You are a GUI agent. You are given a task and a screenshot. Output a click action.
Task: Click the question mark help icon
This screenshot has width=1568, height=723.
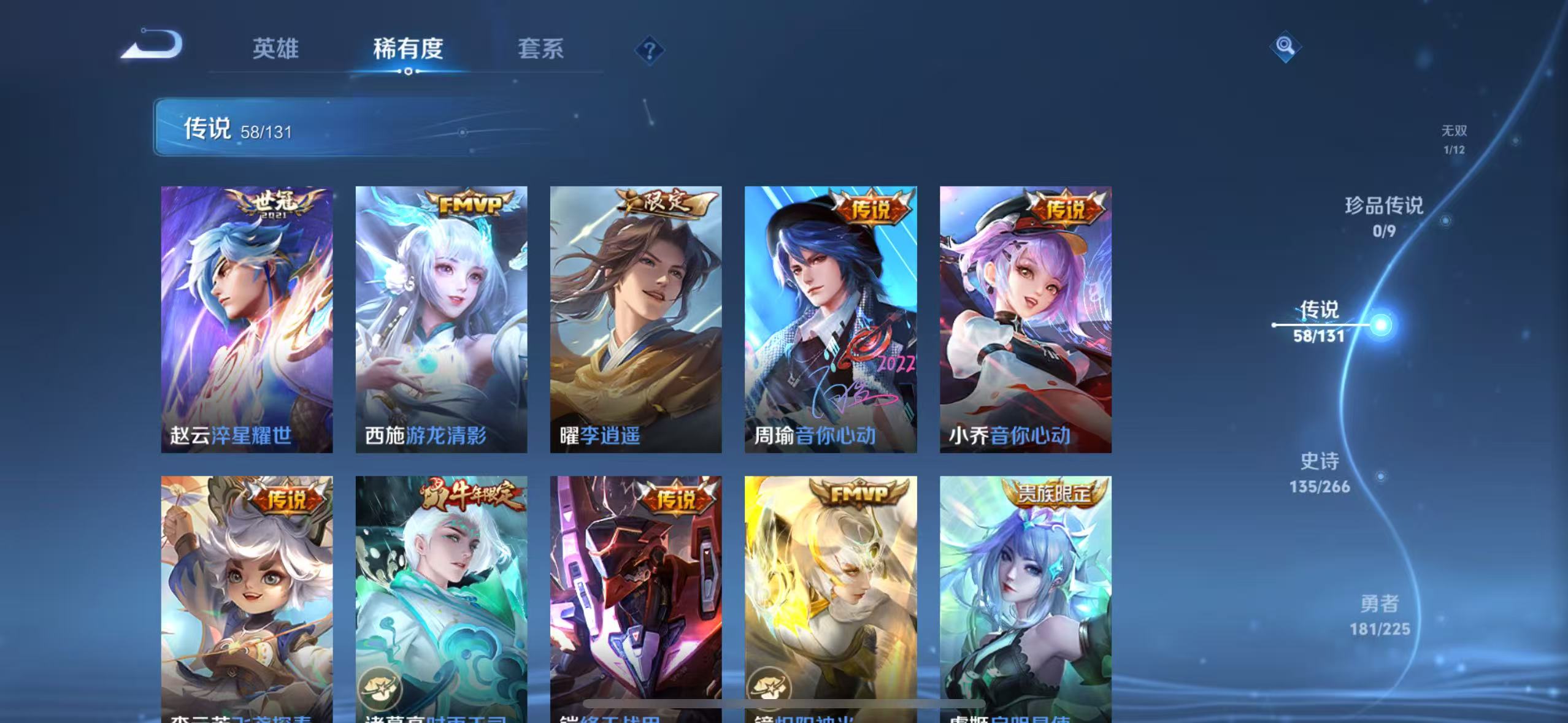(x=648, y=50)
